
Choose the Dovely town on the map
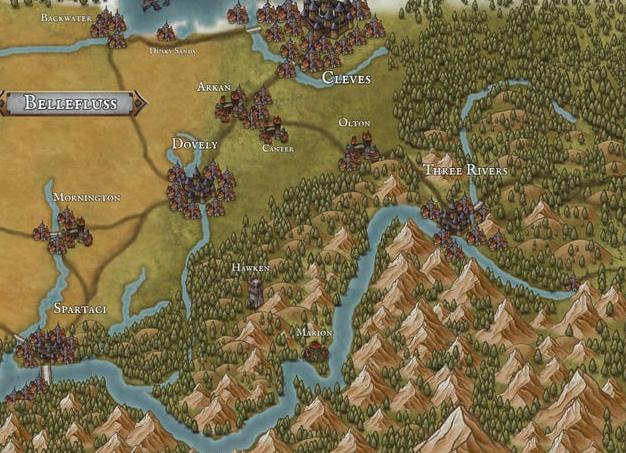click(200, 187)
